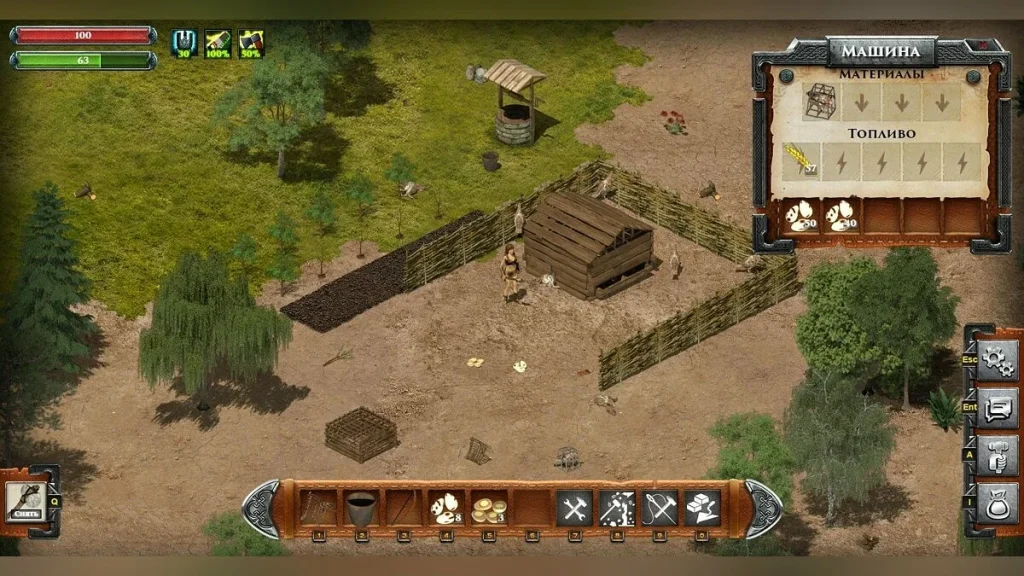Open the hand with hammer crafting menu
This screenshot has height=576, width=1024.
pyautogui.click(x=998, y=456)
